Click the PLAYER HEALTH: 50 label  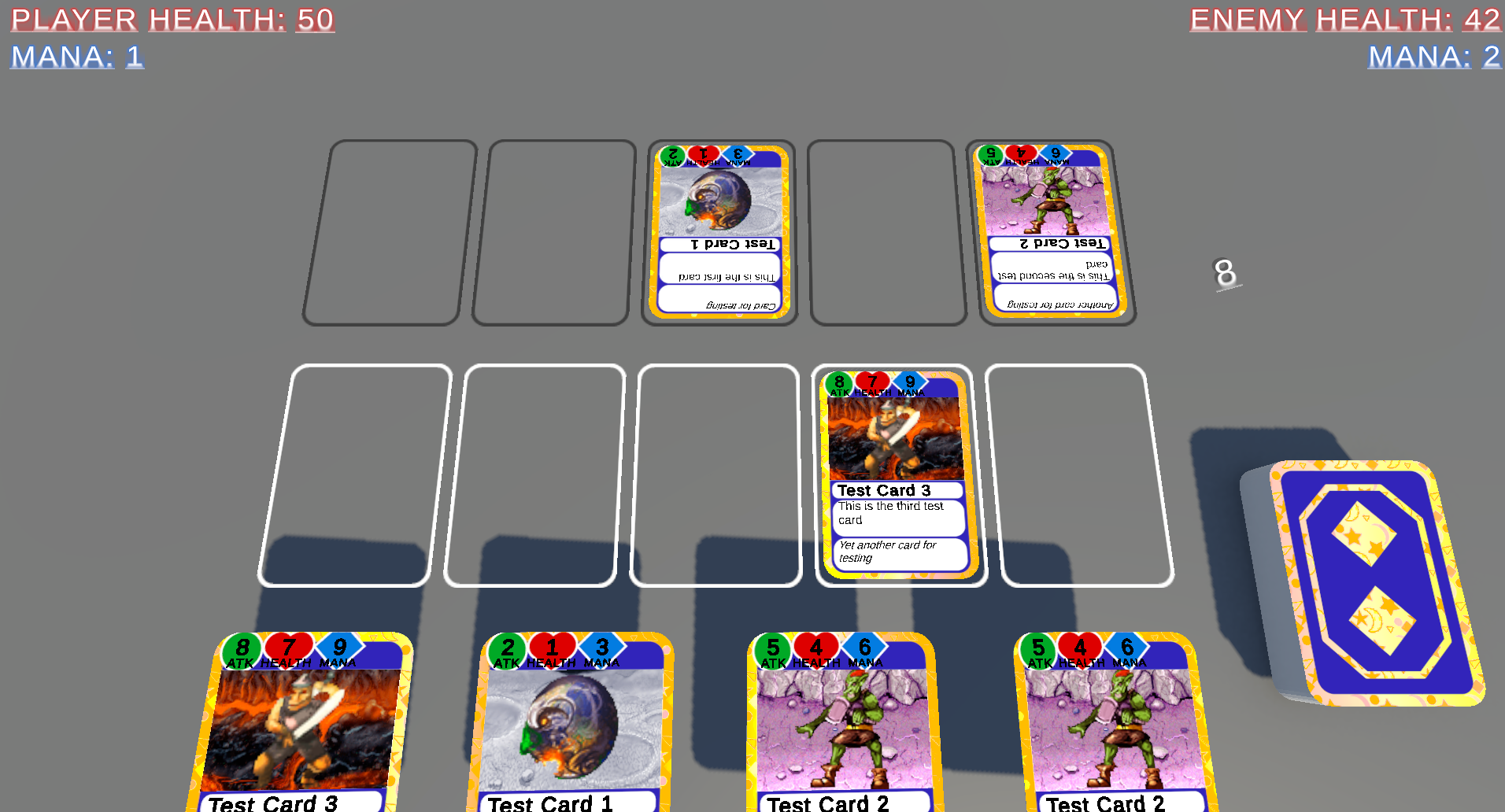point(172,19)
